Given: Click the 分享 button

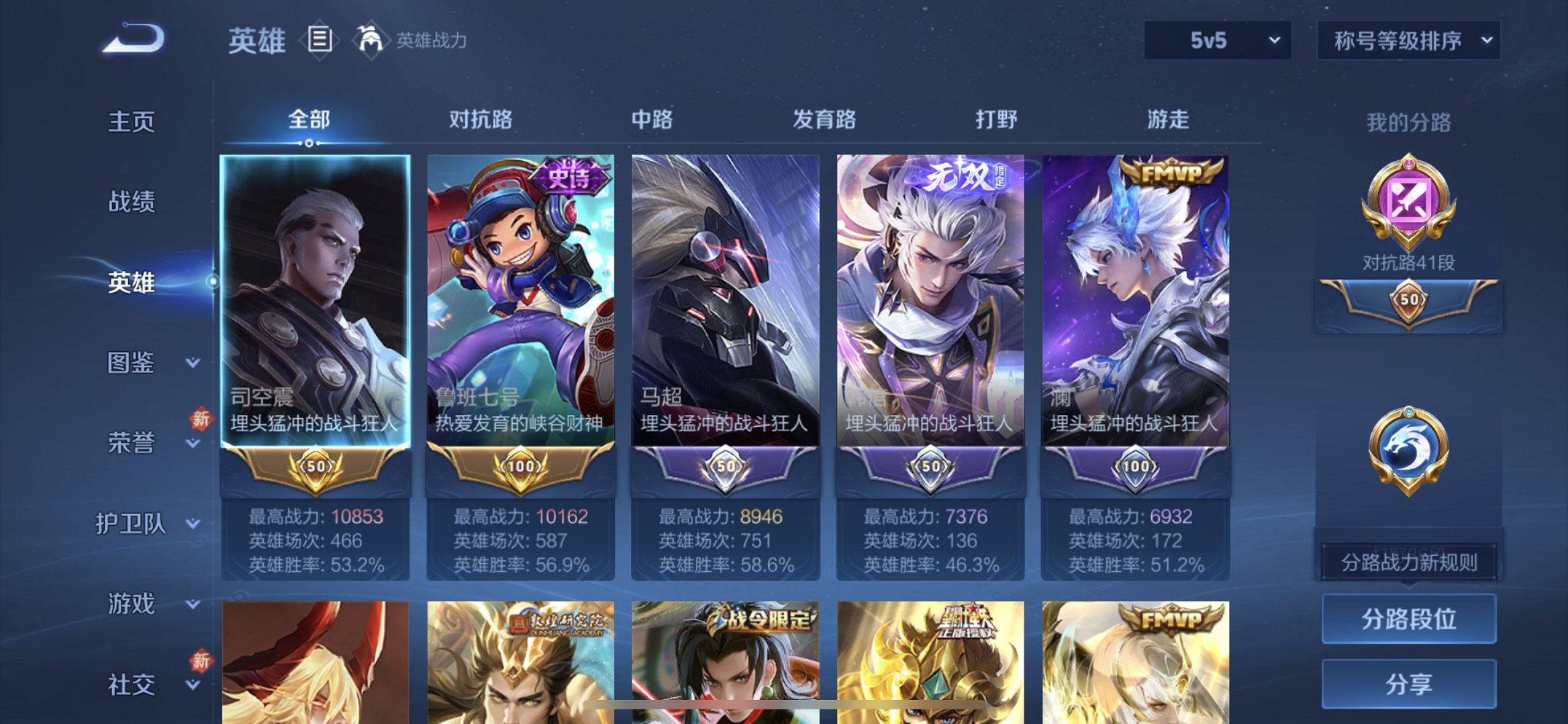Looking at the screenshot, I should point(1408,683).
